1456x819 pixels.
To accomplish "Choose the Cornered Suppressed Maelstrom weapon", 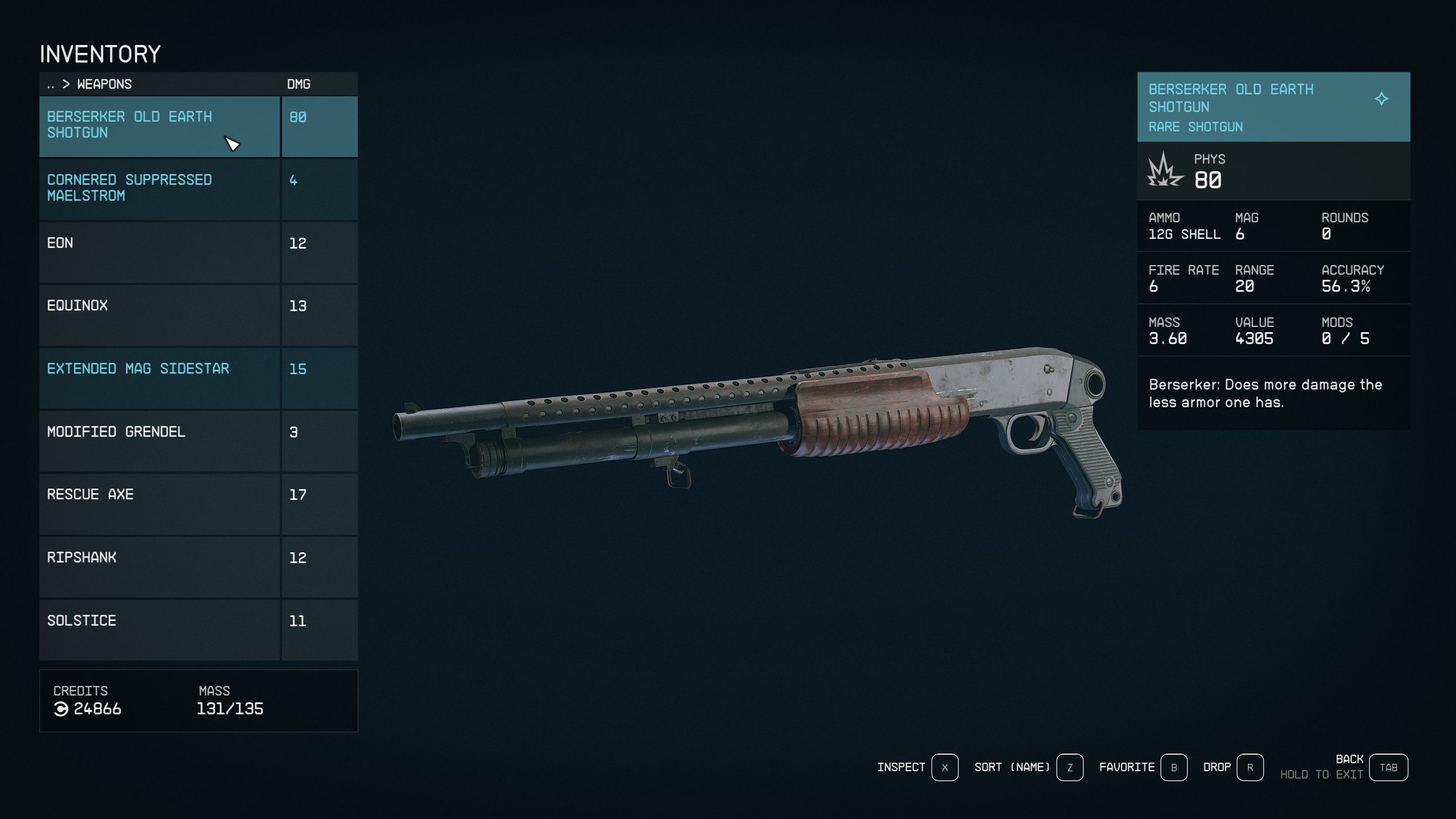I will tap(159, 189).
